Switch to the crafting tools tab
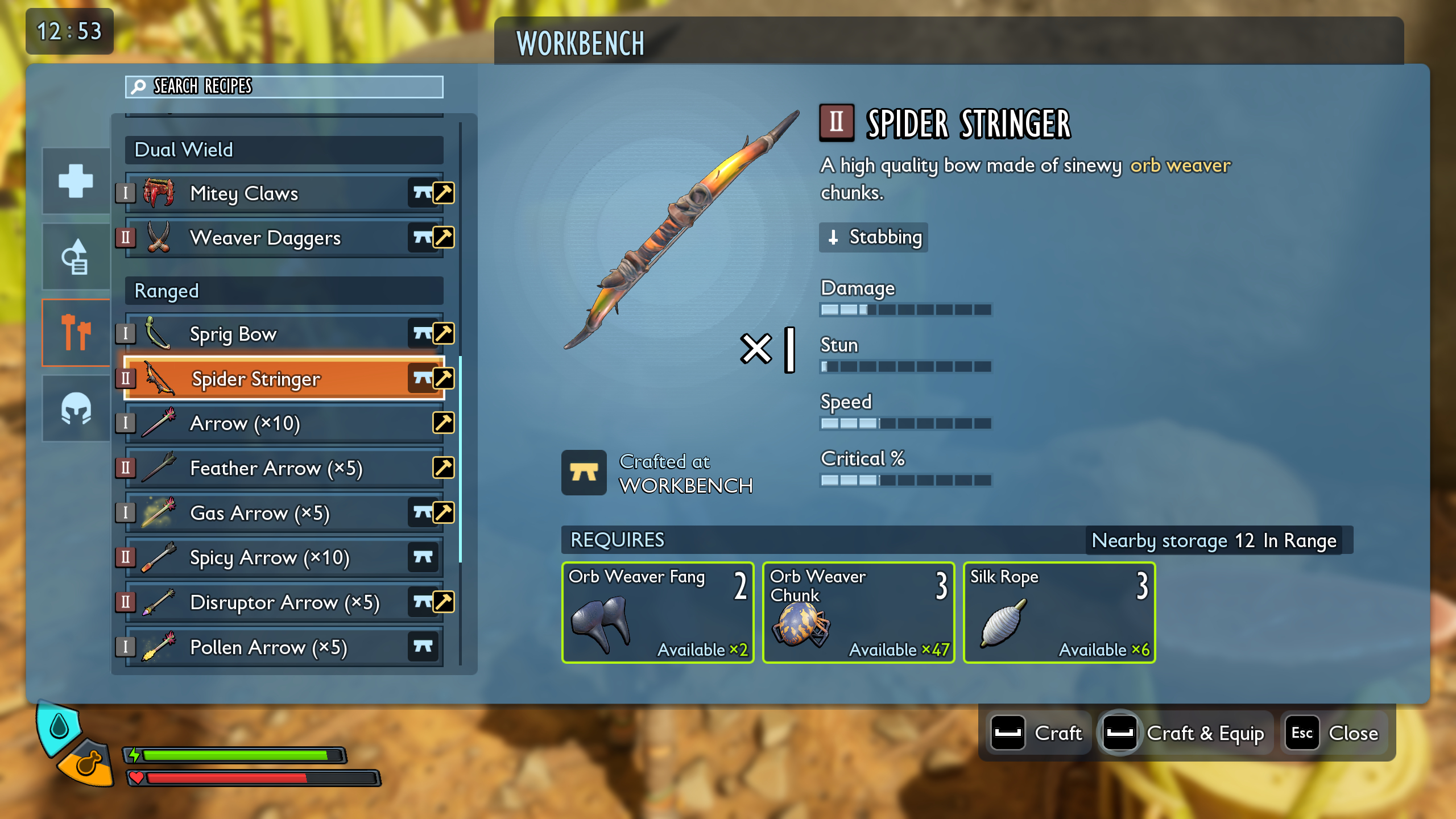Screen dimensions: 1456x819 point(75,332)
